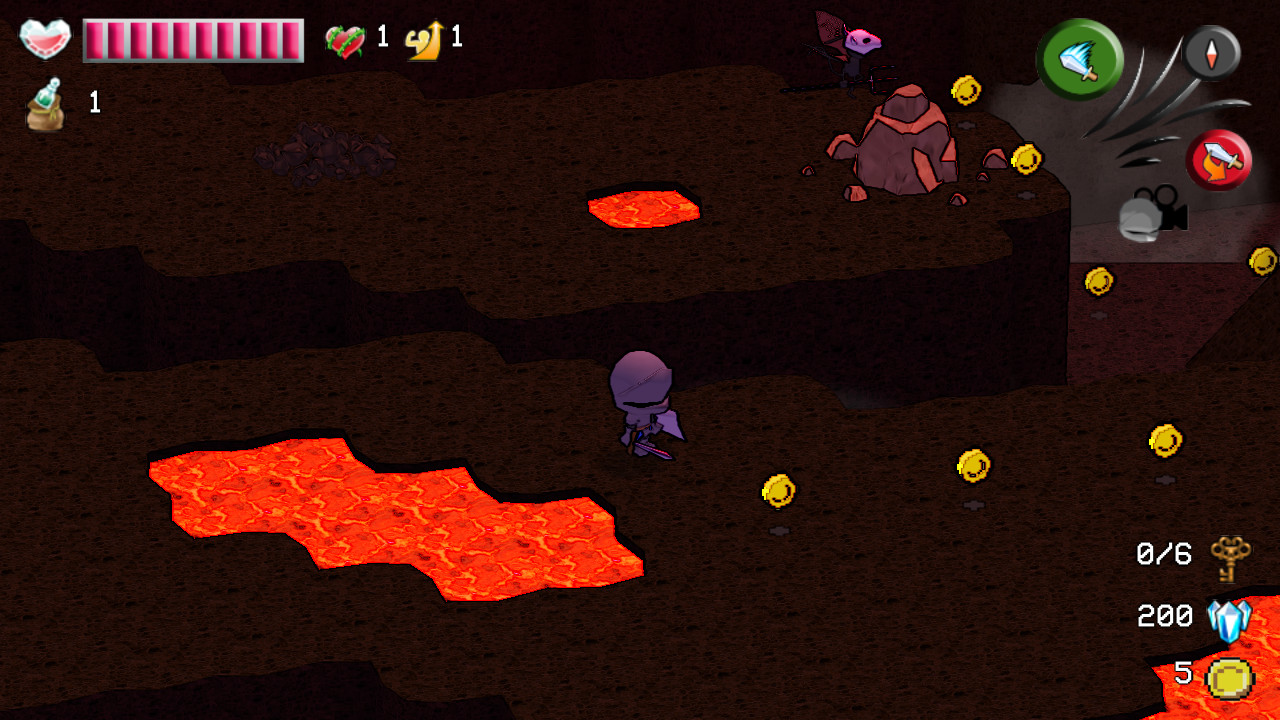Click the gold coin counter icon
Viewport: 1280px width, 720px height.
(1229, 678)
